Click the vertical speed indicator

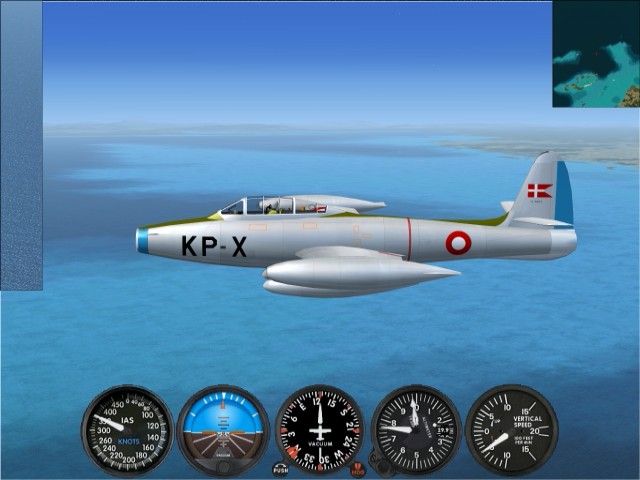tap(511, 430)
